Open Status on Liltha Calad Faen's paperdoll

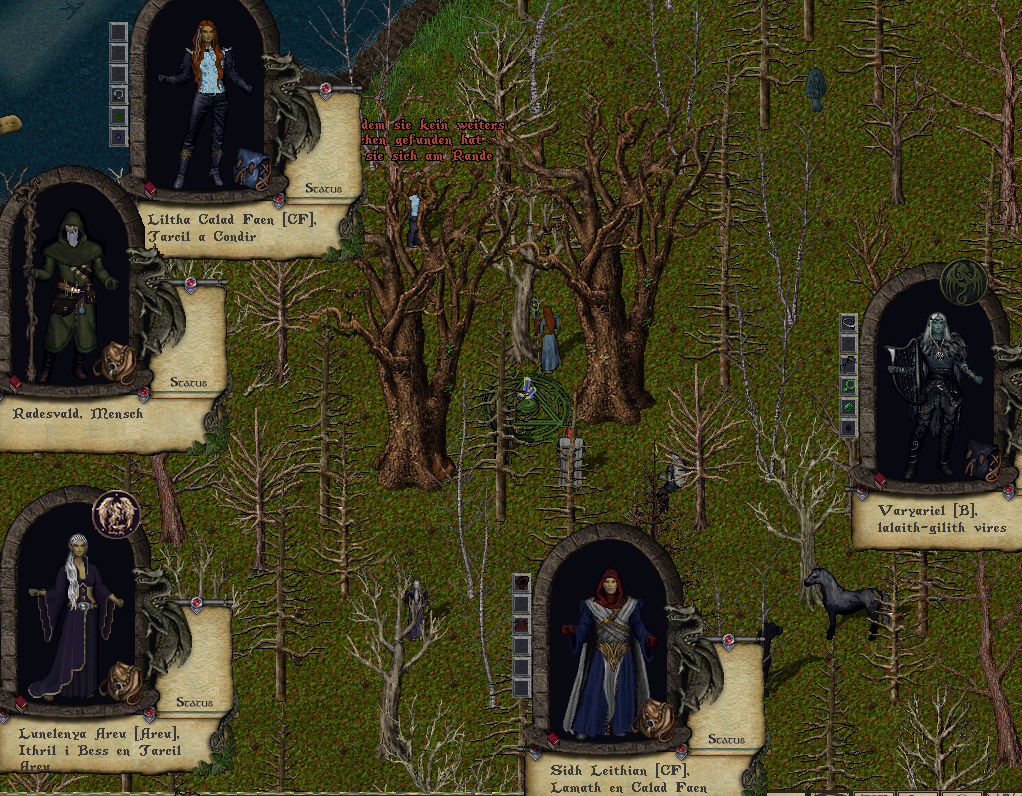coord(323,188)
